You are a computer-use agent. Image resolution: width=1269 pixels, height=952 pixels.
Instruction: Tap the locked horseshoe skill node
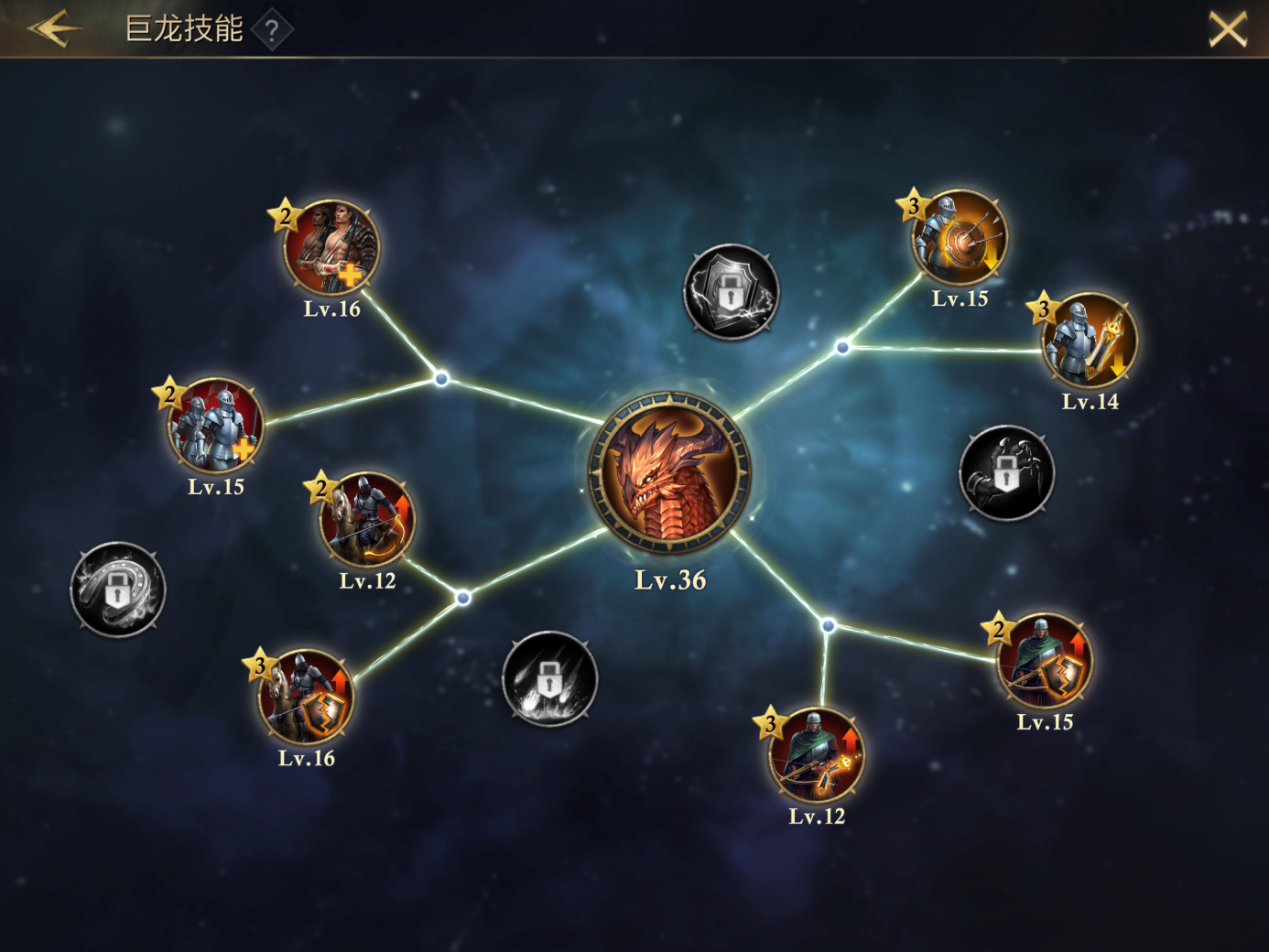pyautogui.click(x=119, y=590)
